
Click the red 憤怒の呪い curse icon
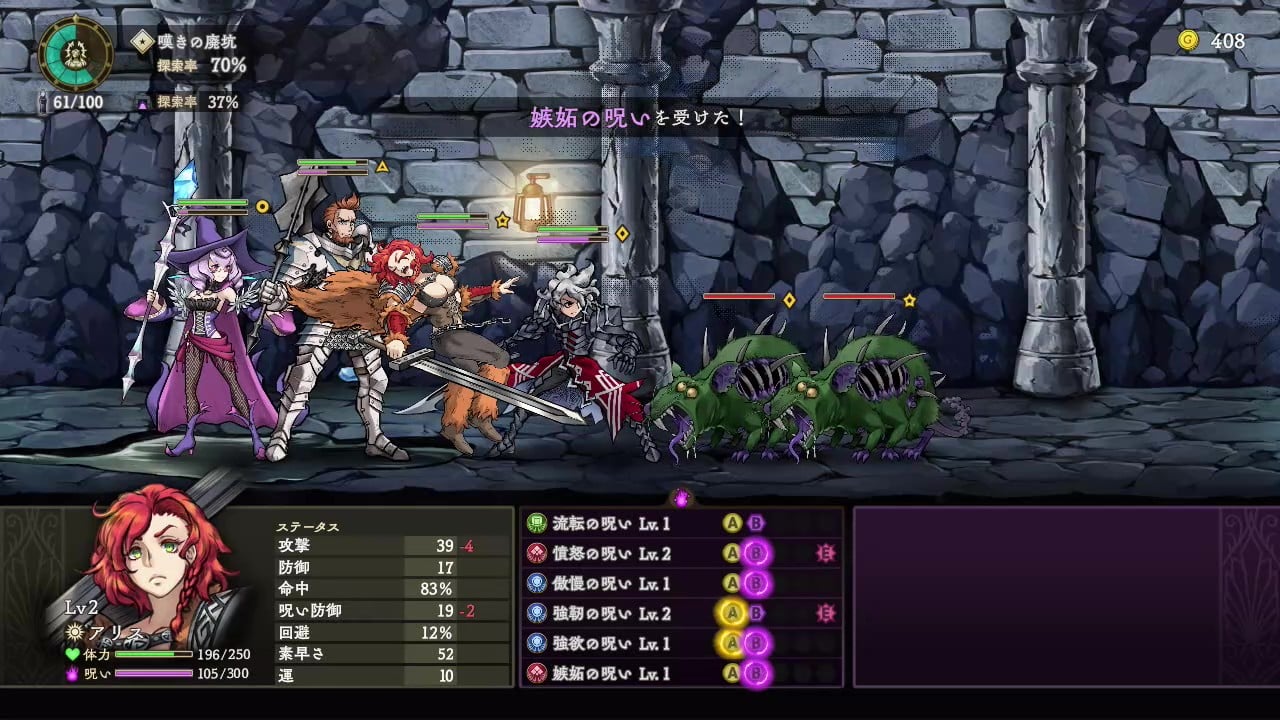point(536,554)
